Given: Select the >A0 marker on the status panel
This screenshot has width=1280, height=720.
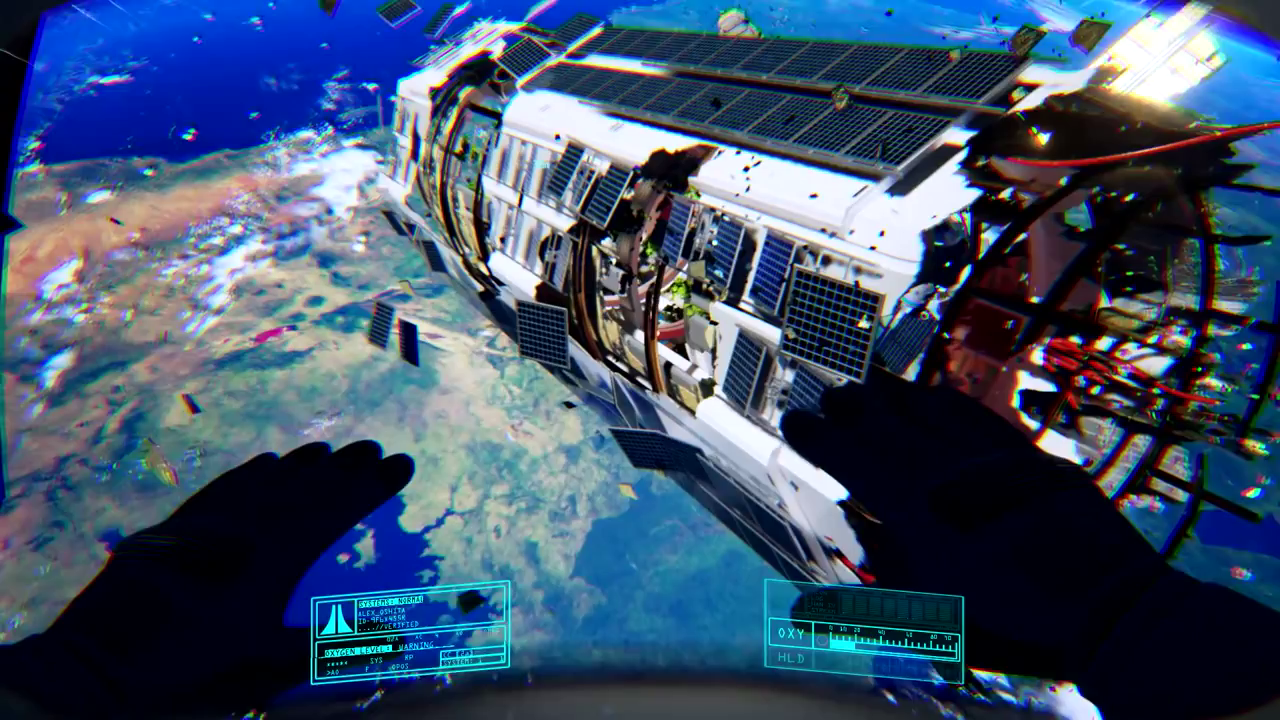Looking at the screenshot, I should [x=334, y=671].
